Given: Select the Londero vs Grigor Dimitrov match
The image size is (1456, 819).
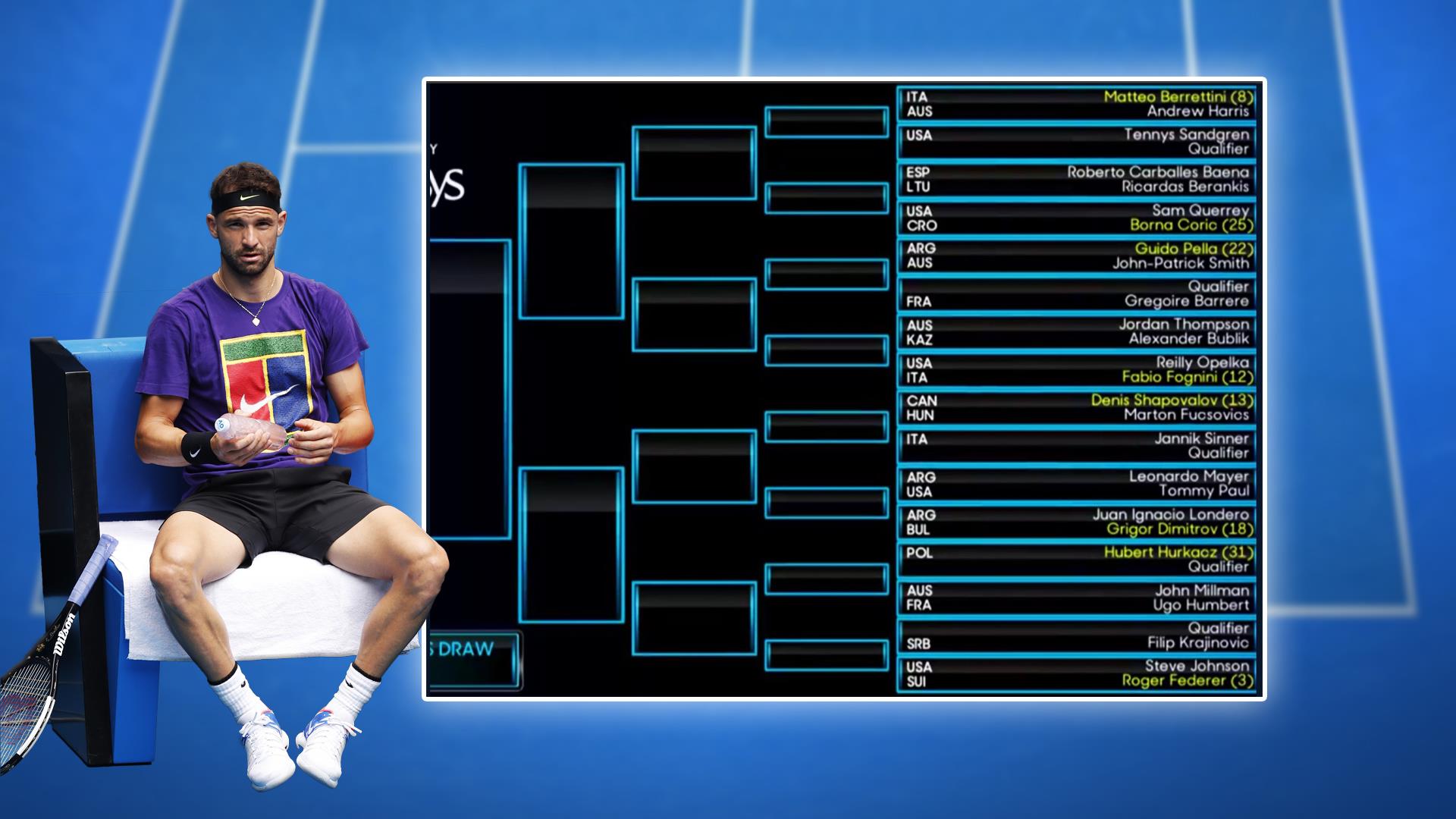Looking at the screenshot, I should point(1076,522).
